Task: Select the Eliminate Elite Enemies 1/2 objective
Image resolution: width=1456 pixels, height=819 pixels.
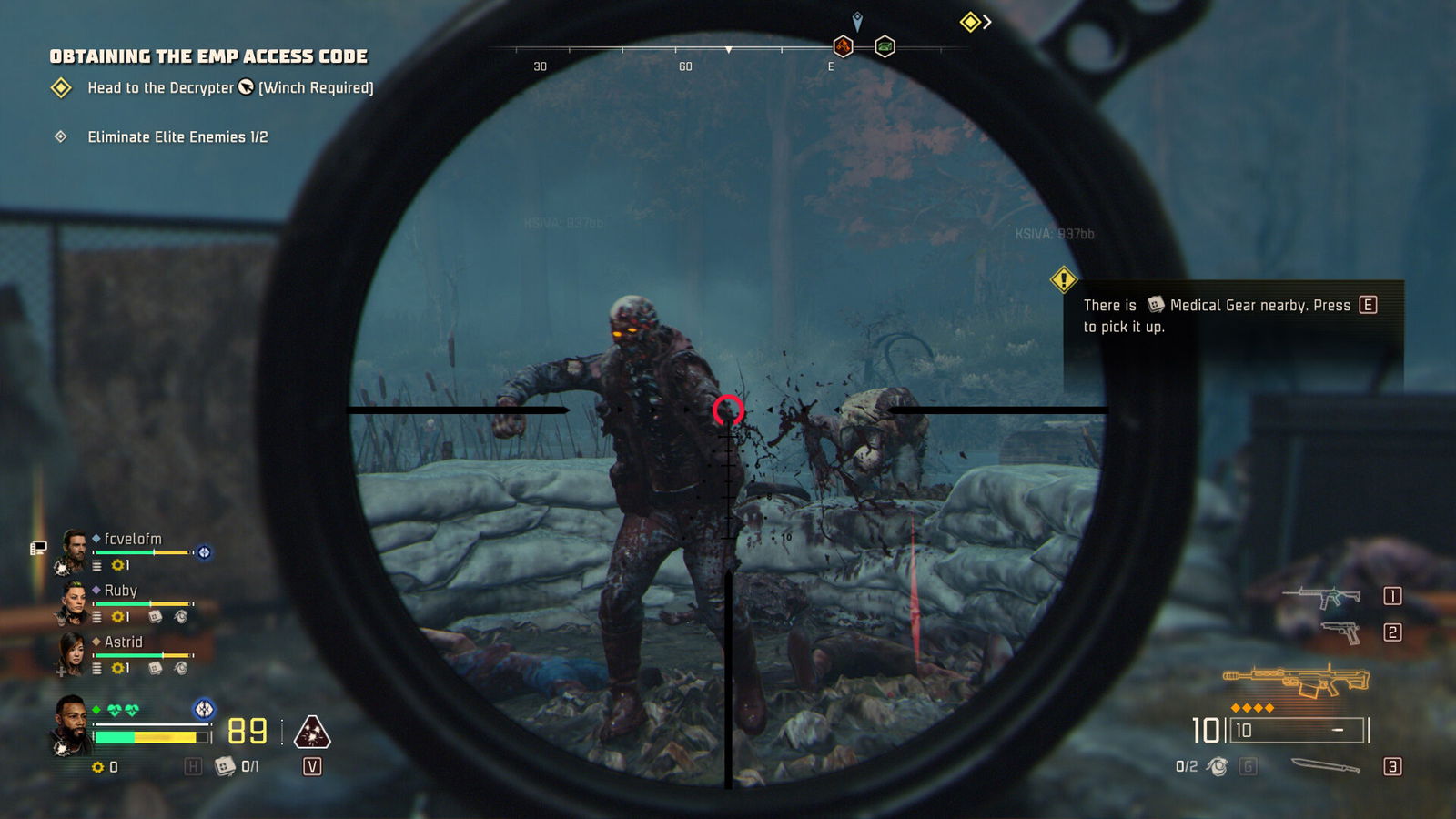Action: [x=178, y=136]
